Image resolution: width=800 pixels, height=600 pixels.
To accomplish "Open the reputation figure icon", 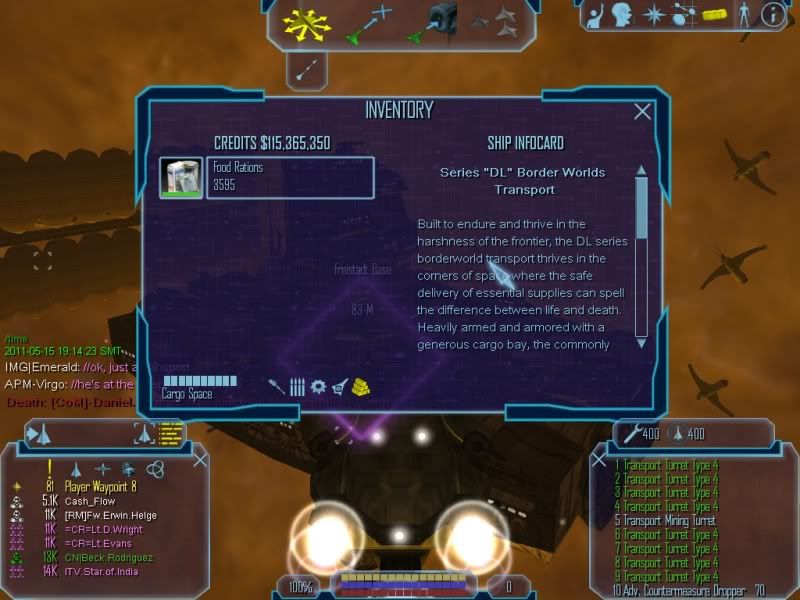I will [741, 14].
